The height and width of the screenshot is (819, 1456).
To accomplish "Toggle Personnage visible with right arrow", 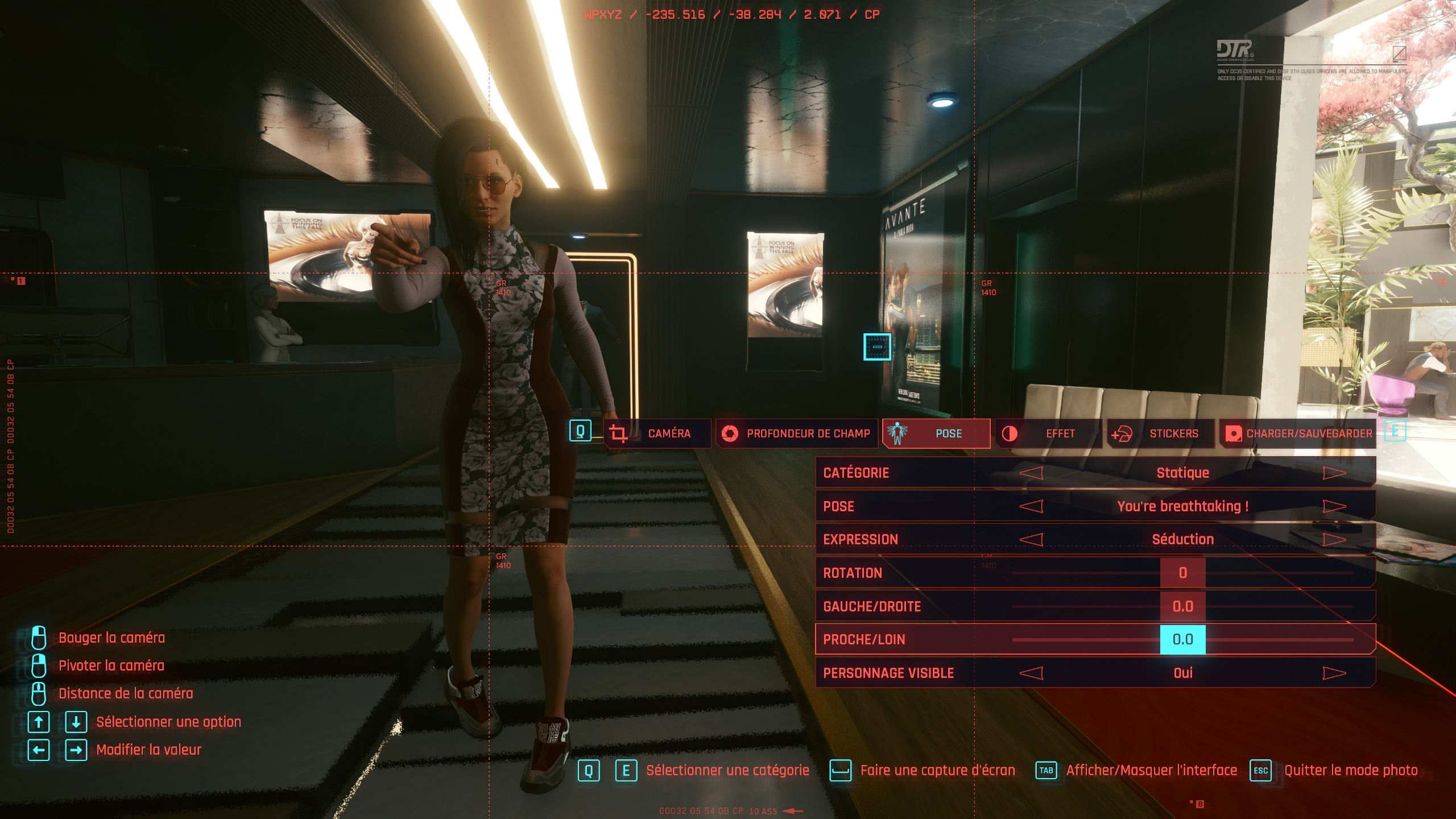I will [x=1334, y=673].
